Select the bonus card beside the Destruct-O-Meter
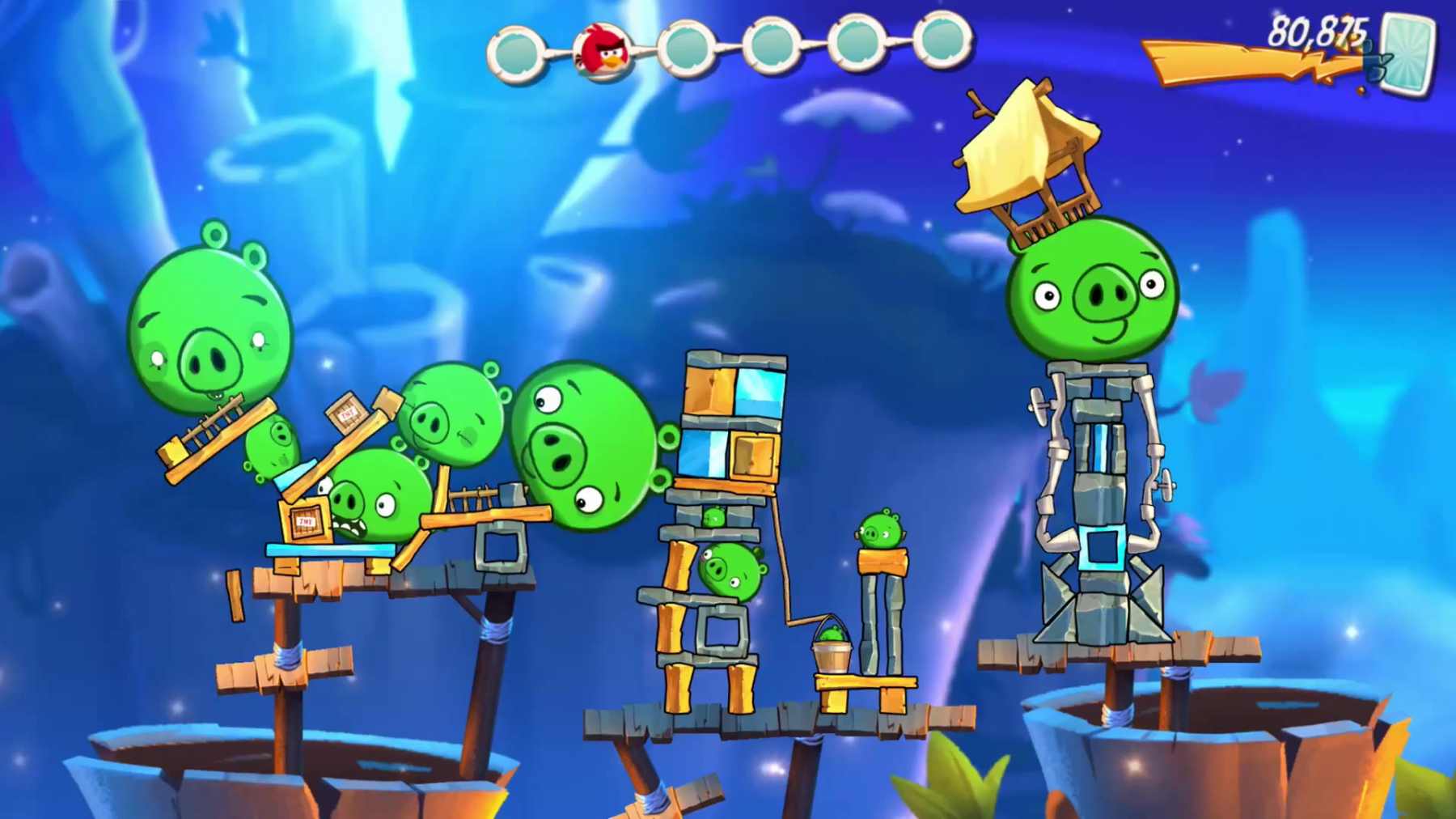Screen dimensions: 1456x819 coord(1408,53)
